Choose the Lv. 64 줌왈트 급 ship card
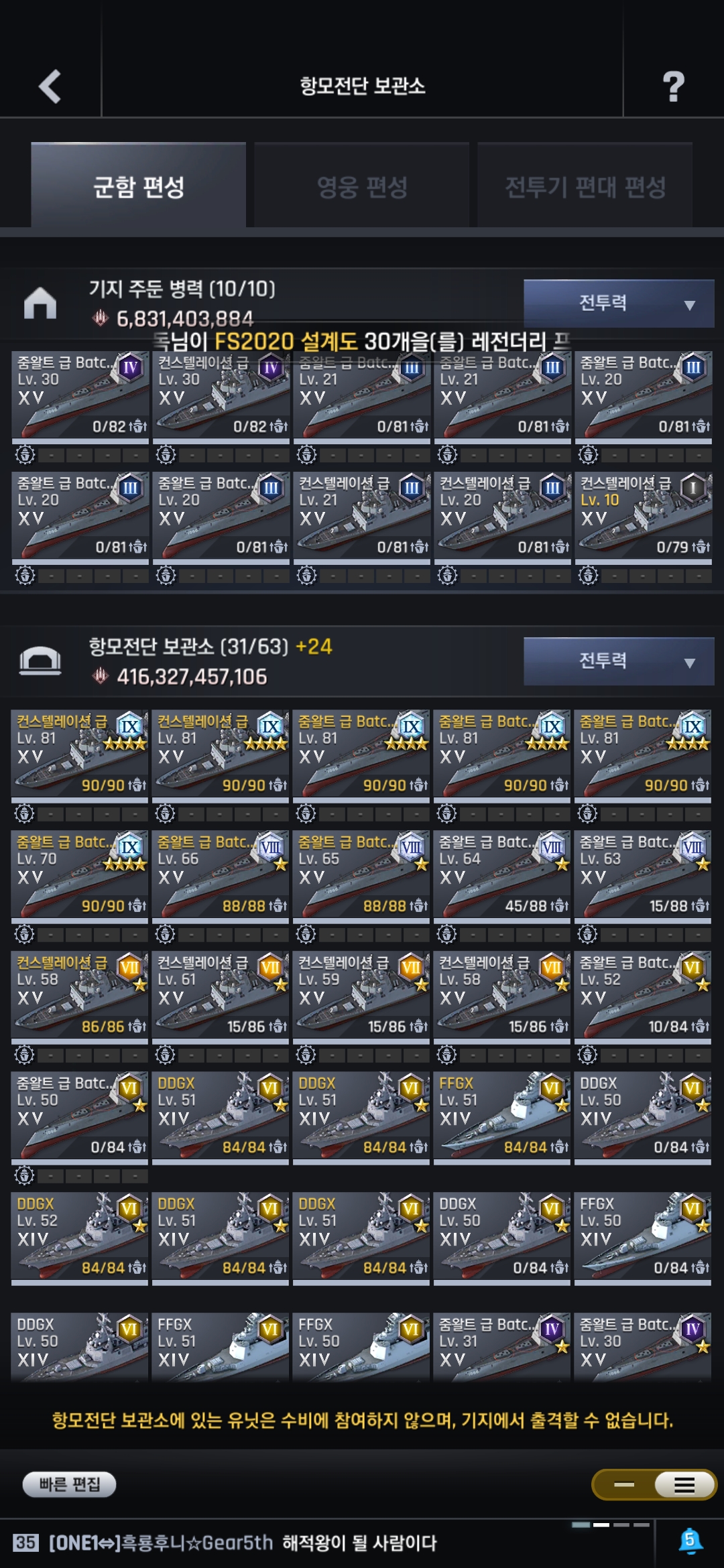Image resolution: width=724 pixels, height=1568 pixels. click(x=502, y=874)
